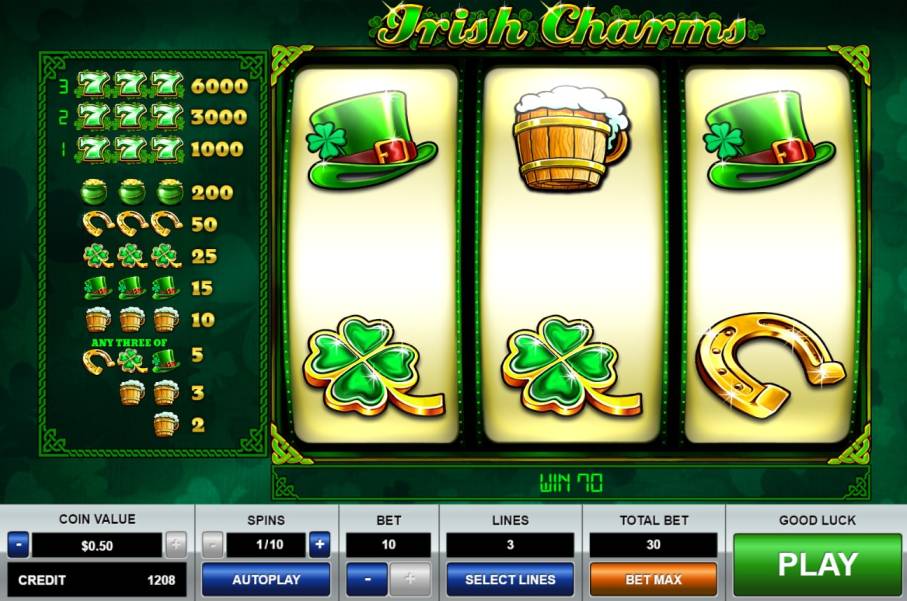Lower the bet using the minus button
This screenshot has height=601, width=907.
[x=367, y=579]
